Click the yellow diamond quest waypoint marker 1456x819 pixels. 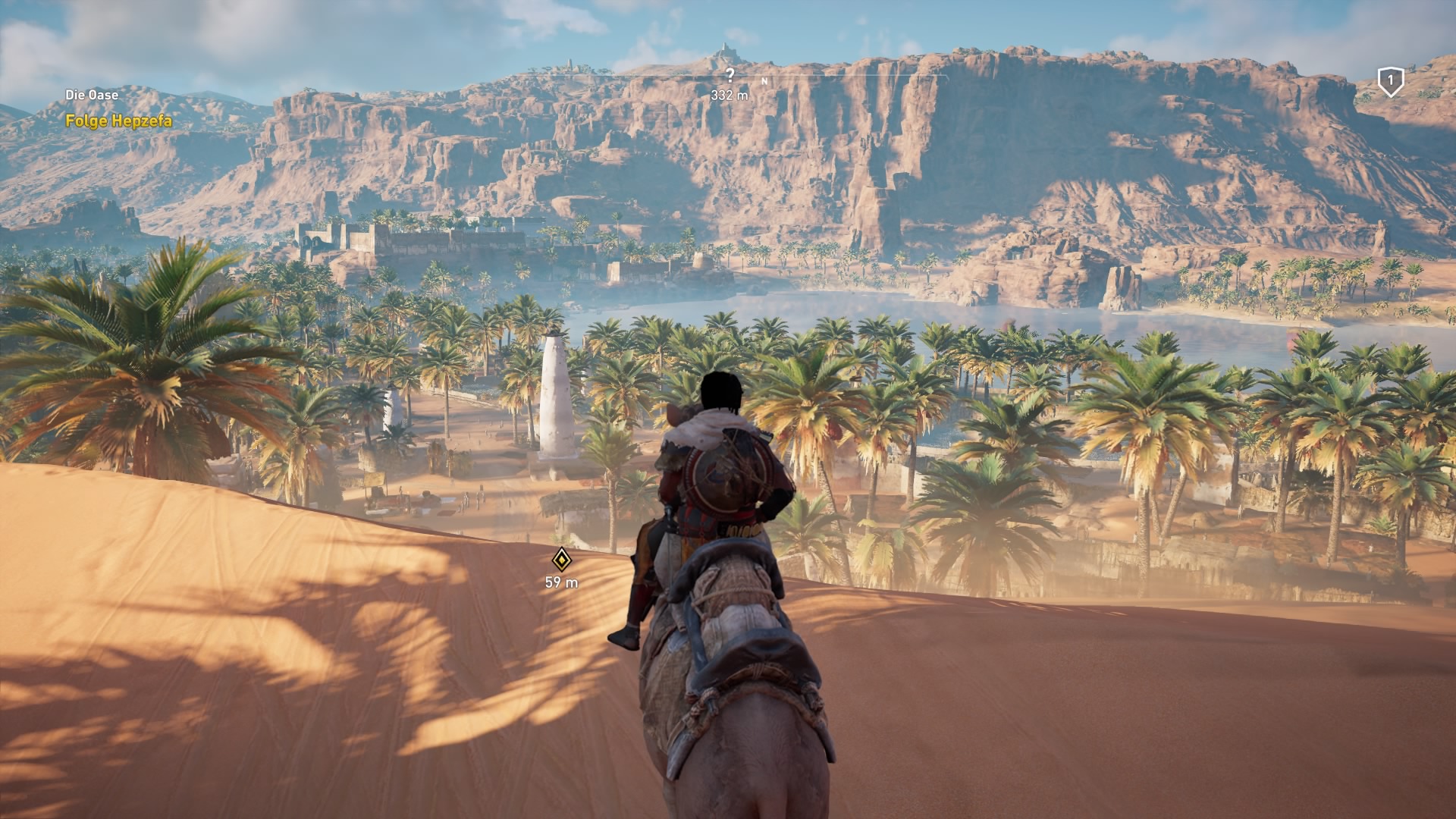561,560
